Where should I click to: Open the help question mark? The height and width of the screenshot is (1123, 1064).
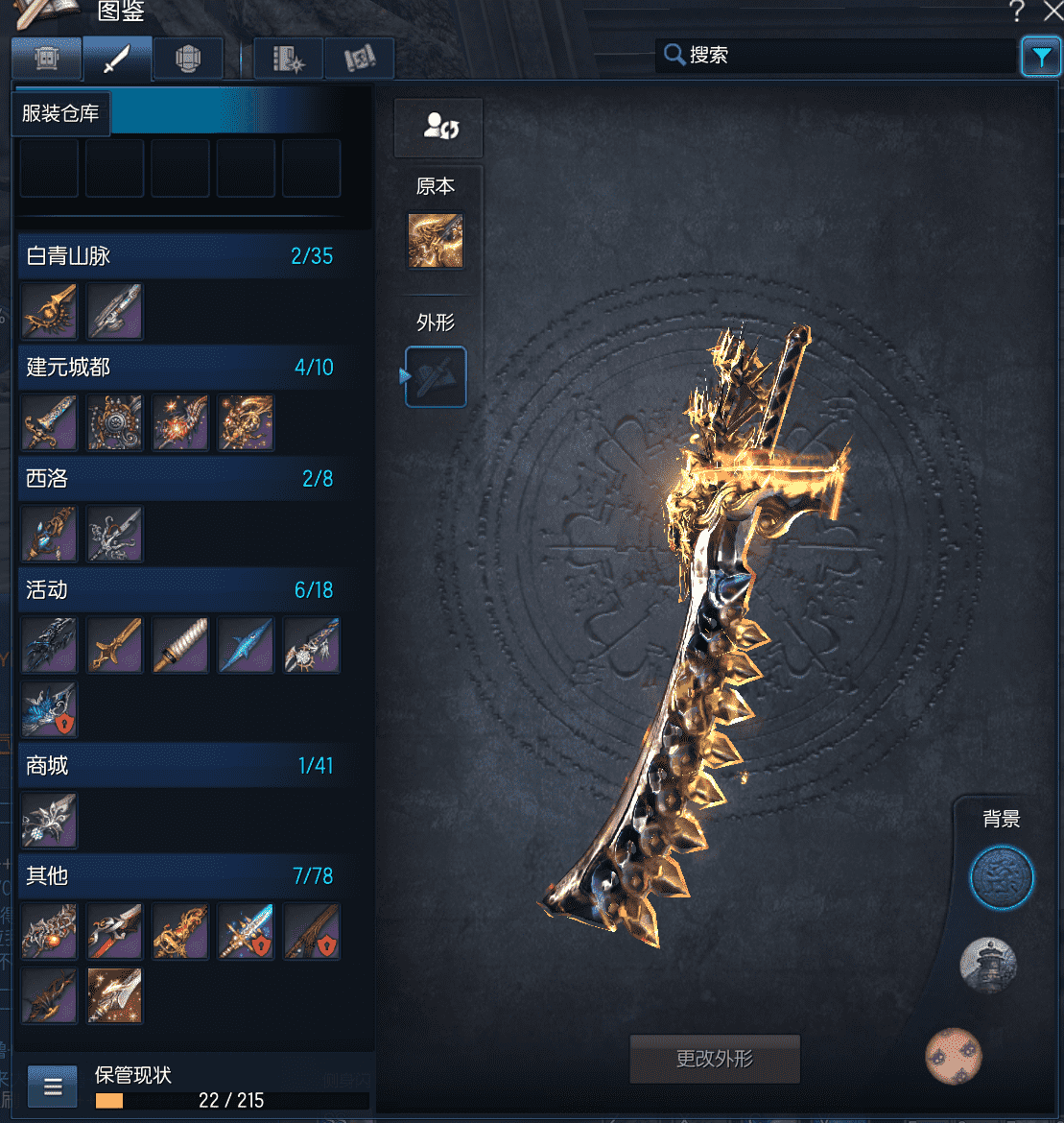1017,12
